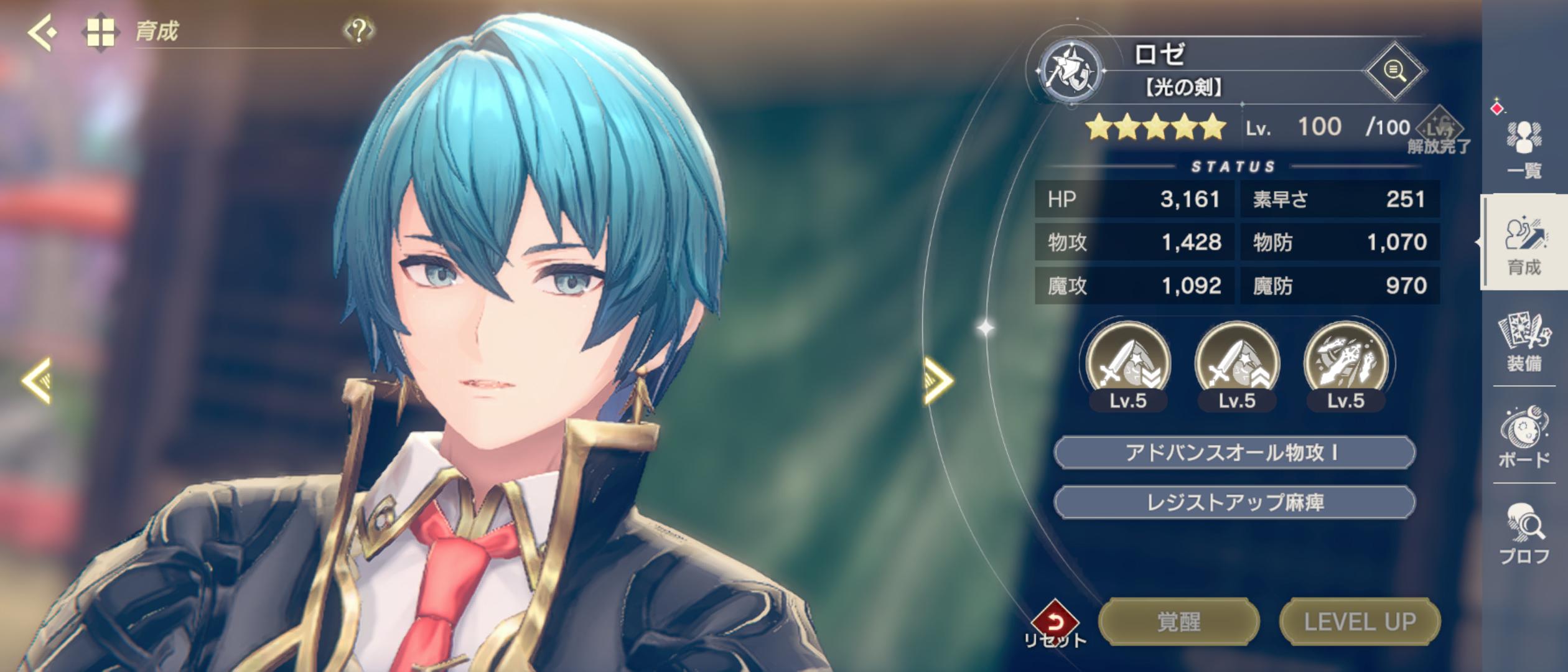Switch to the previous character arrow
The height and width of the screenshot is (672, 1568).
[37, 380]
